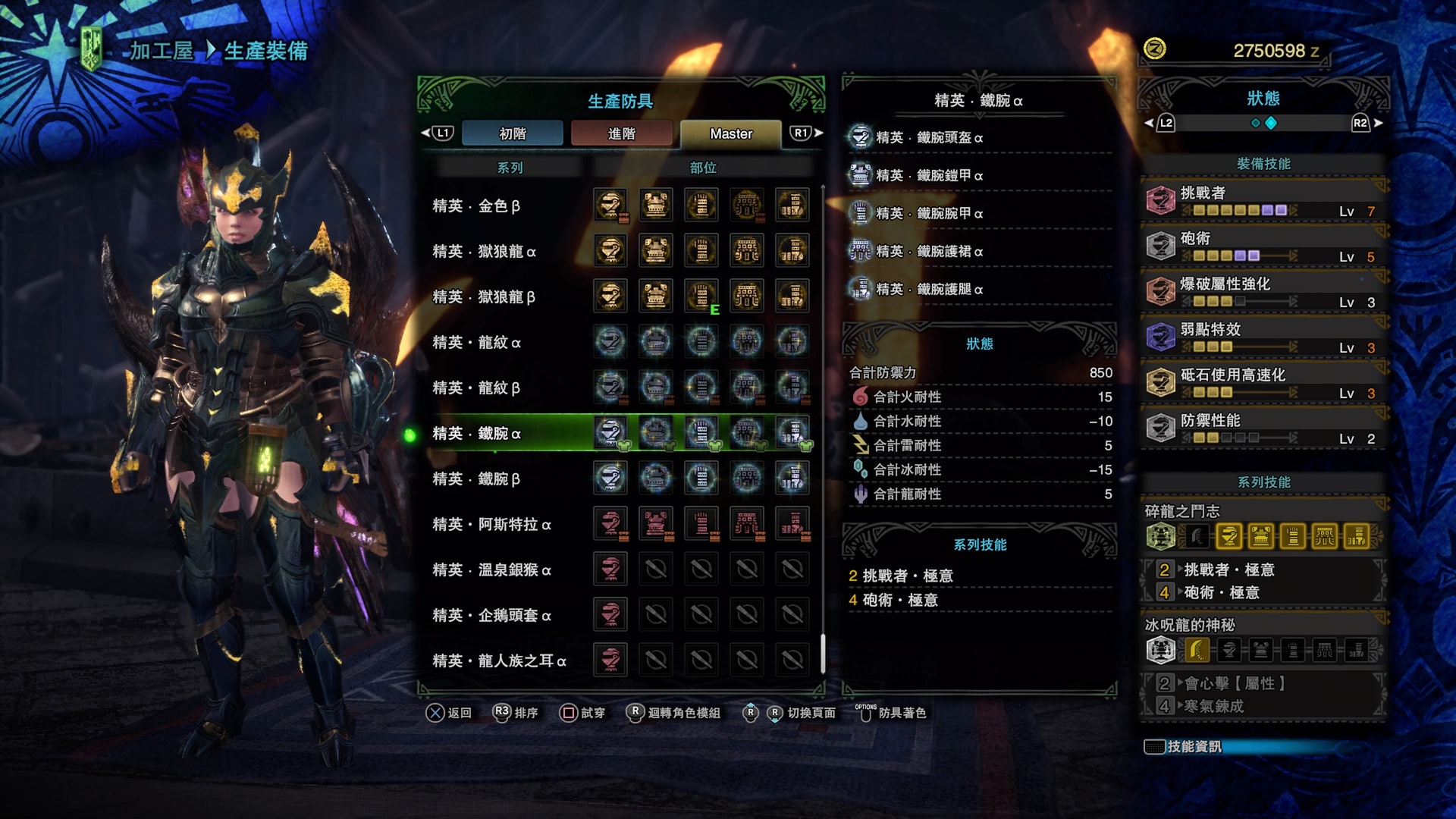Choose the 精英・鐵腕β series row

pos(476,479)
